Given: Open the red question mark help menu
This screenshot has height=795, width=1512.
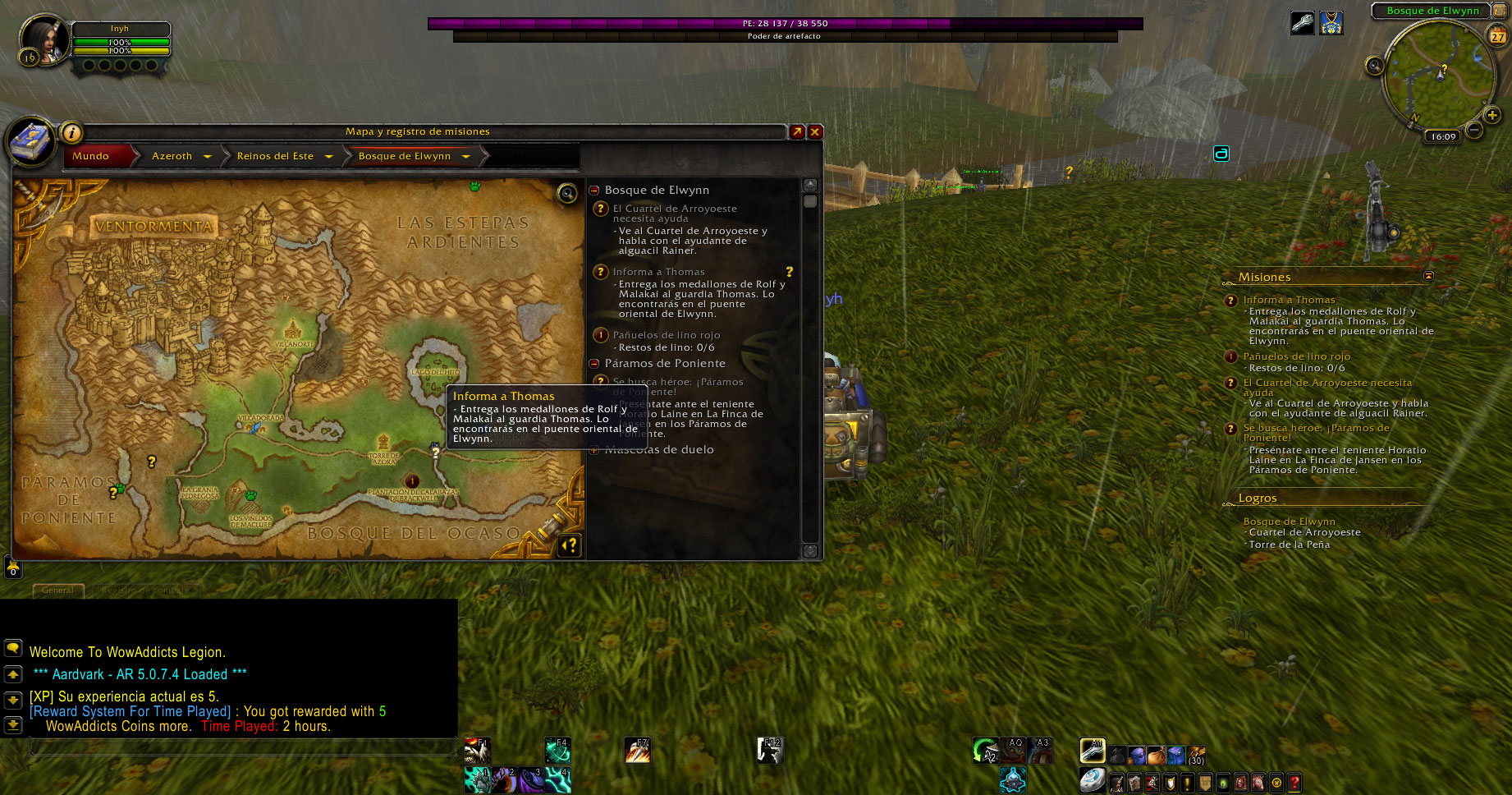Looking at the screenshot, I should point(1294,783).
